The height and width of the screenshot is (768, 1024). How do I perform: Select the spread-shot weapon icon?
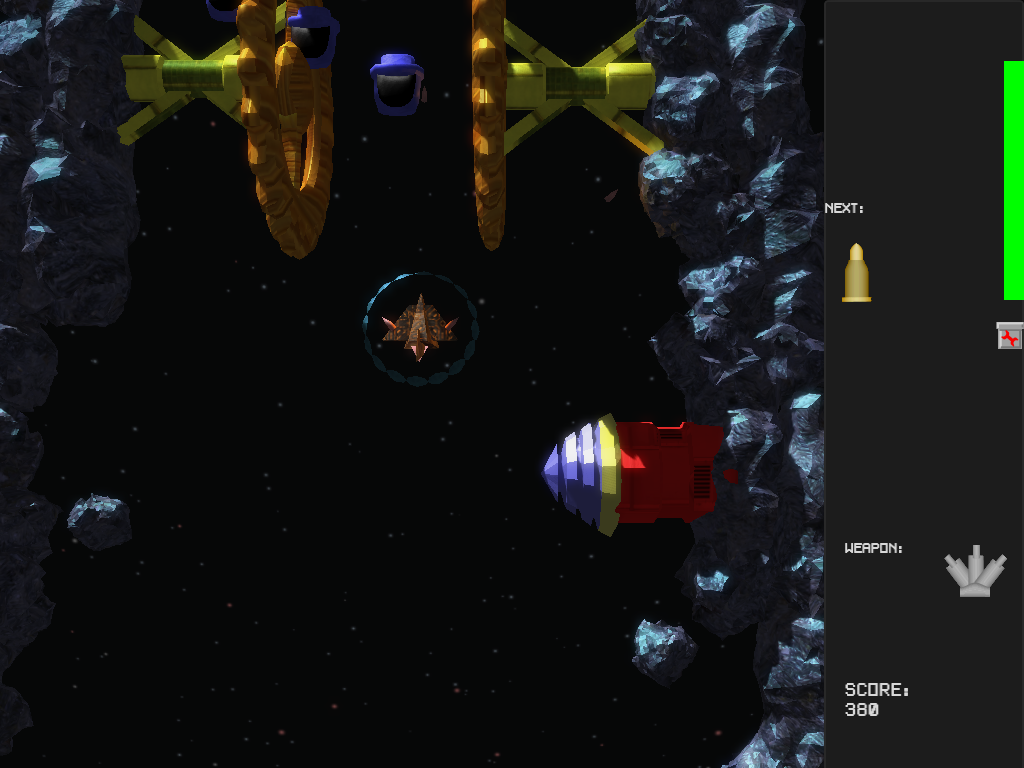(975, 572)
